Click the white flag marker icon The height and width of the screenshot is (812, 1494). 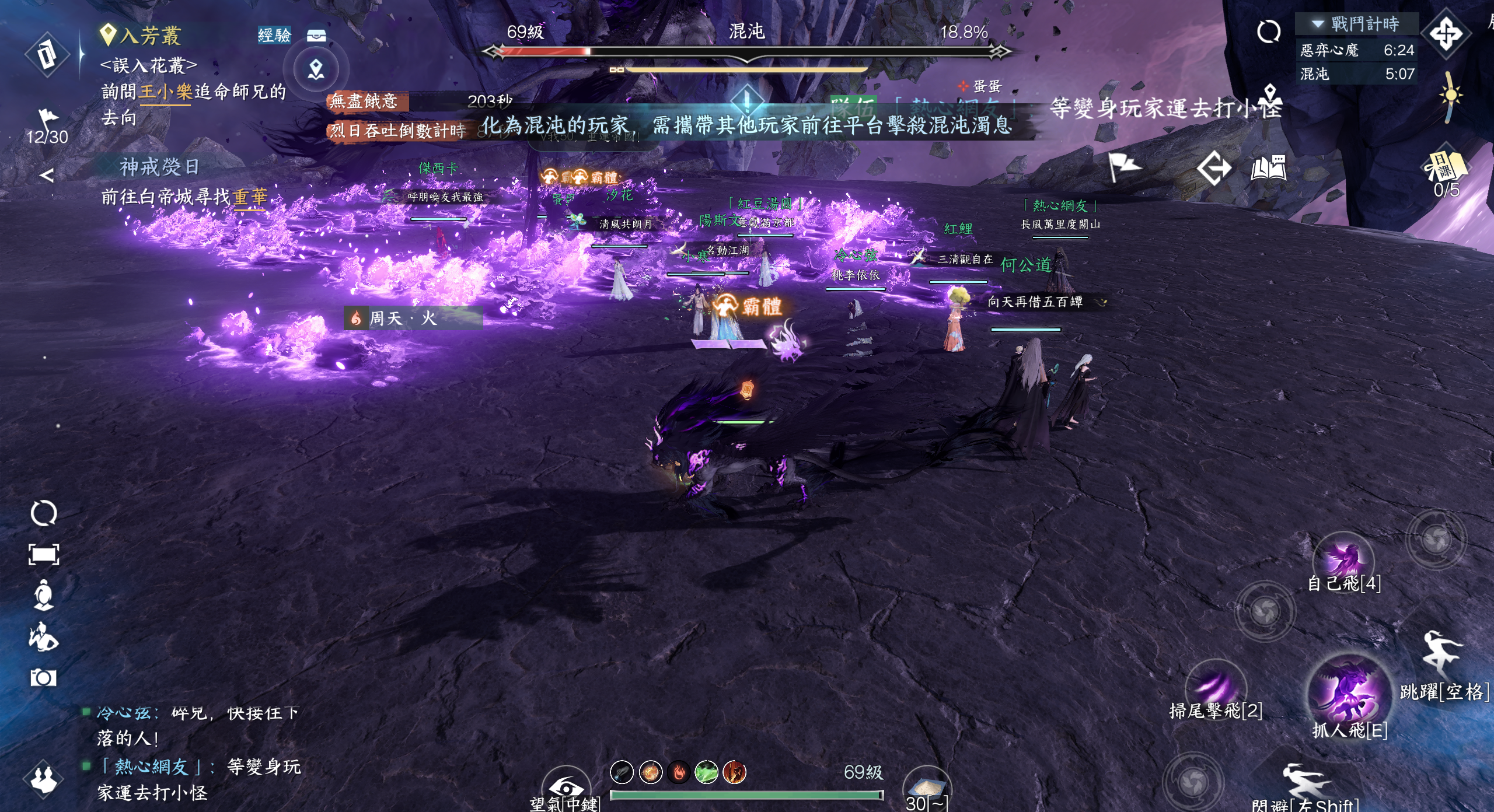1123,167
